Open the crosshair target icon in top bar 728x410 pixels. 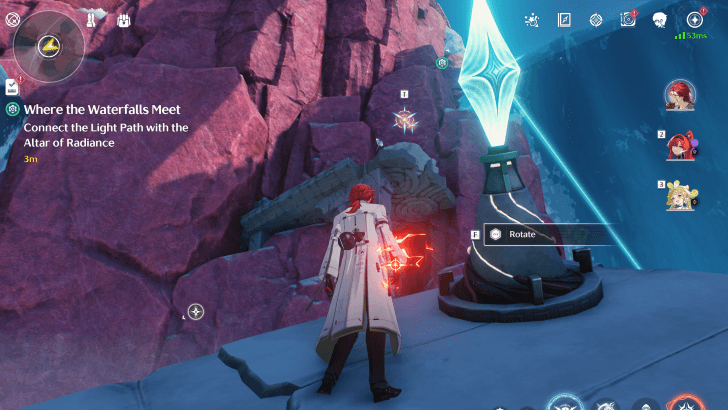pos(596,19)
